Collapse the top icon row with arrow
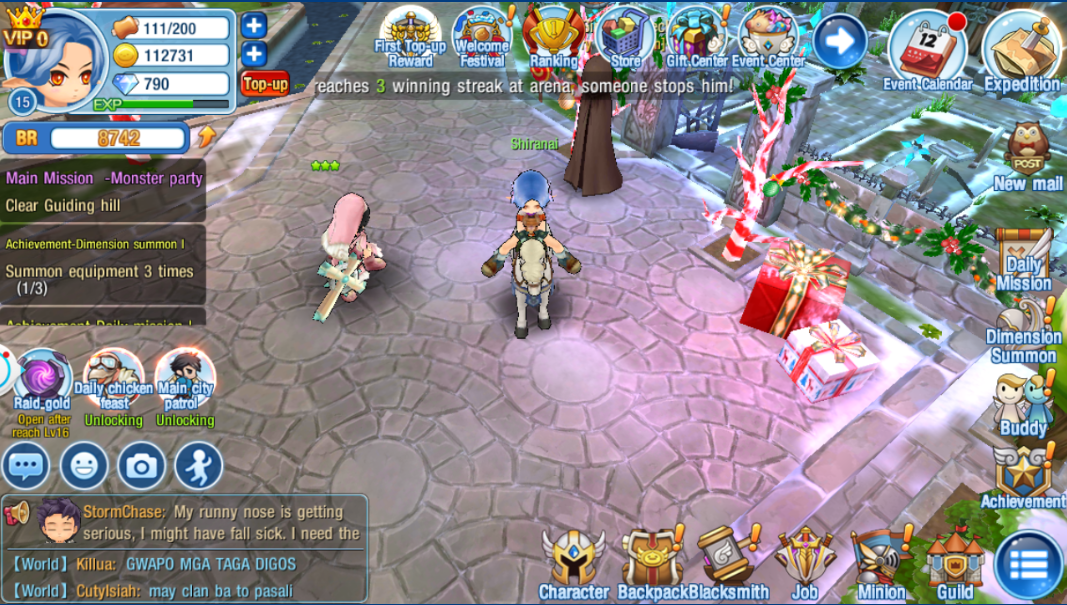Screen dimensions: 1067x605 click(x=839, y=41)
